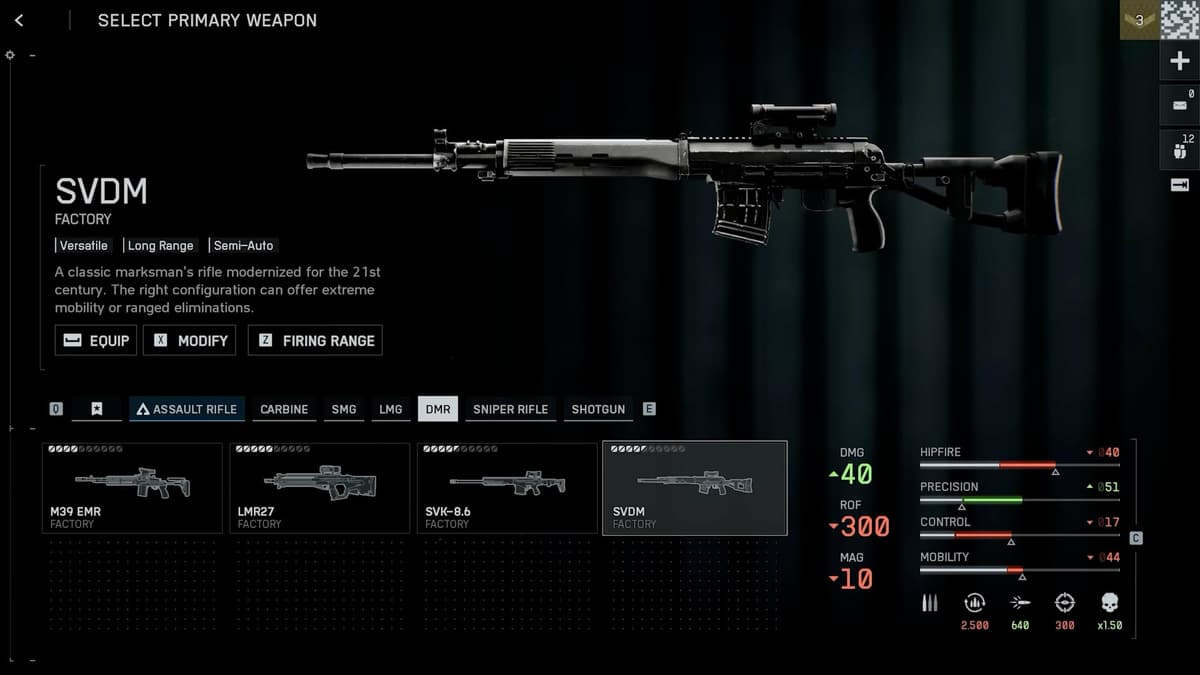The width and height of the screenshot is (1200, 675).
Task: Go back using the top-left arrow
Action: 19,20
